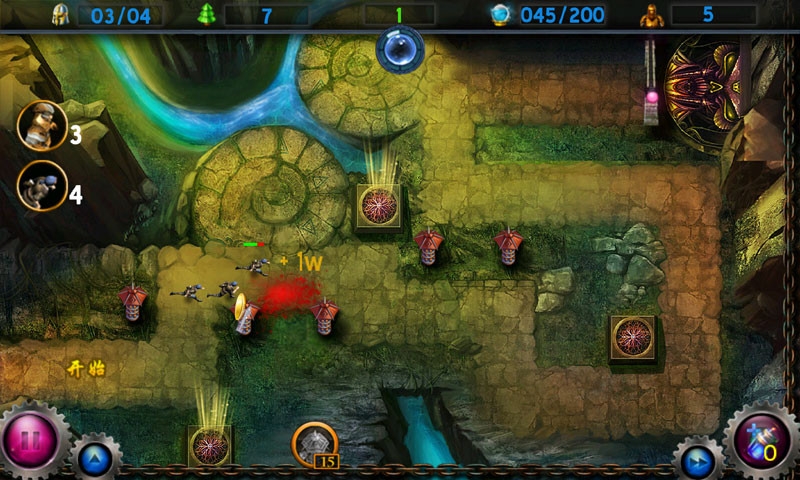Tap the blue orb at top center
Viewport: 800px width, 480px height.
[400, 47]
